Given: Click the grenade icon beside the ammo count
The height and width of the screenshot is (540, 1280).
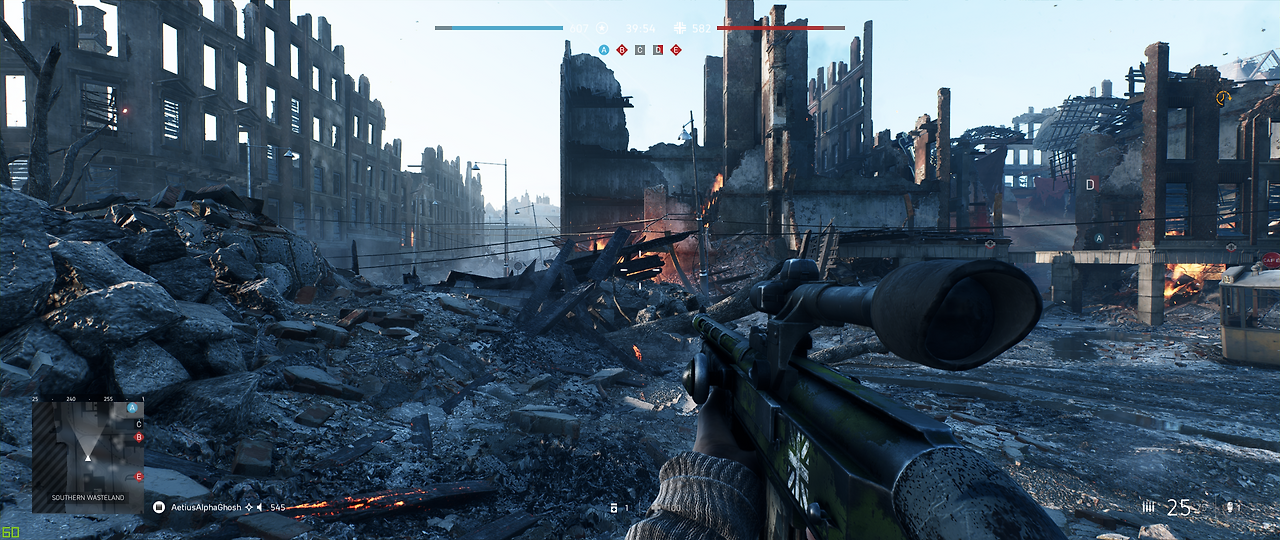Looking at the screenshot, I should click(x=1228, y=508).
